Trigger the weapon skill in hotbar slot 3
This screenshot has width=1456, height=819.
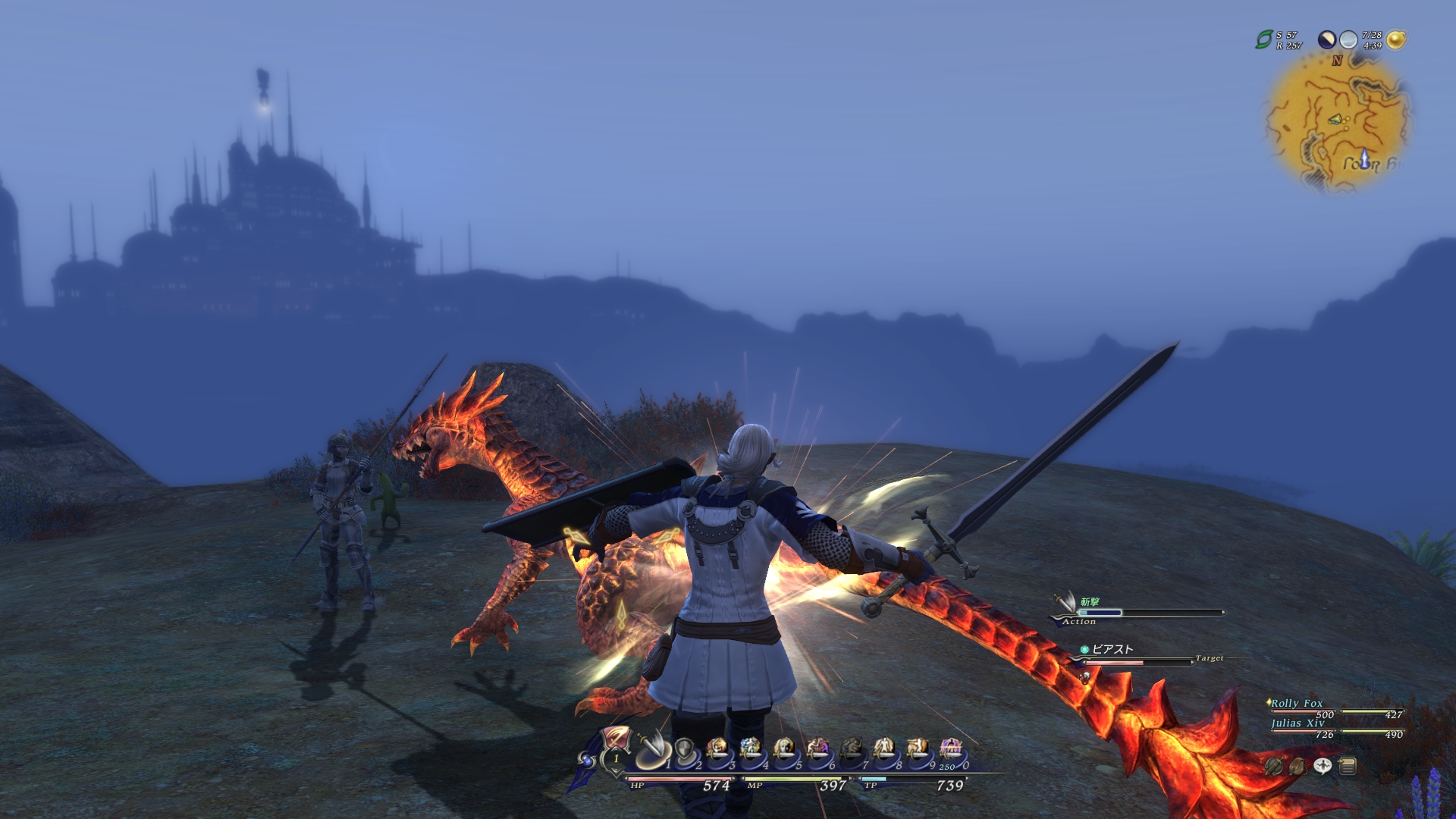pyautogui.click(x=717, y=750)
